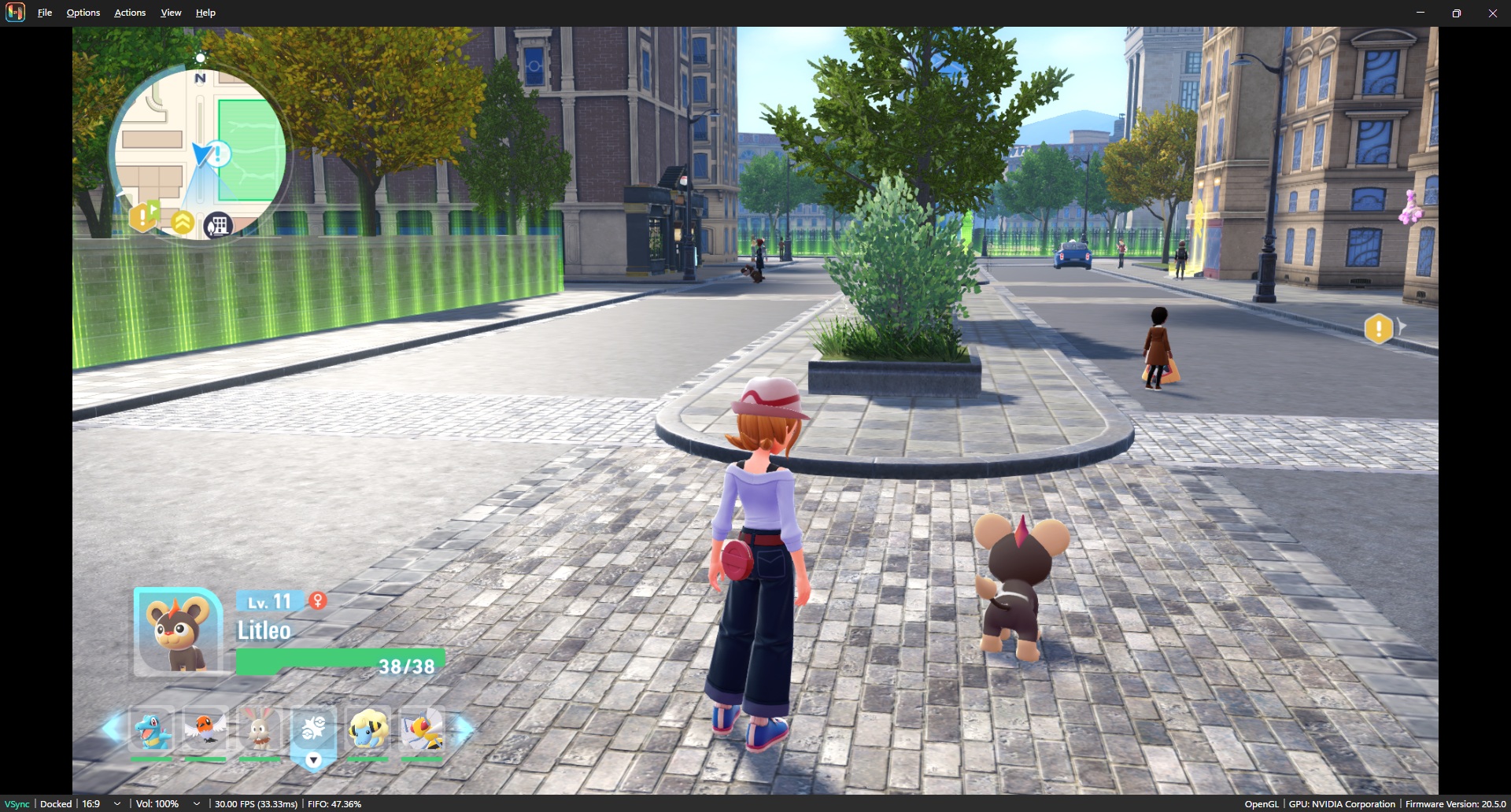Select the building icon on the minimap

pos(218,226)
